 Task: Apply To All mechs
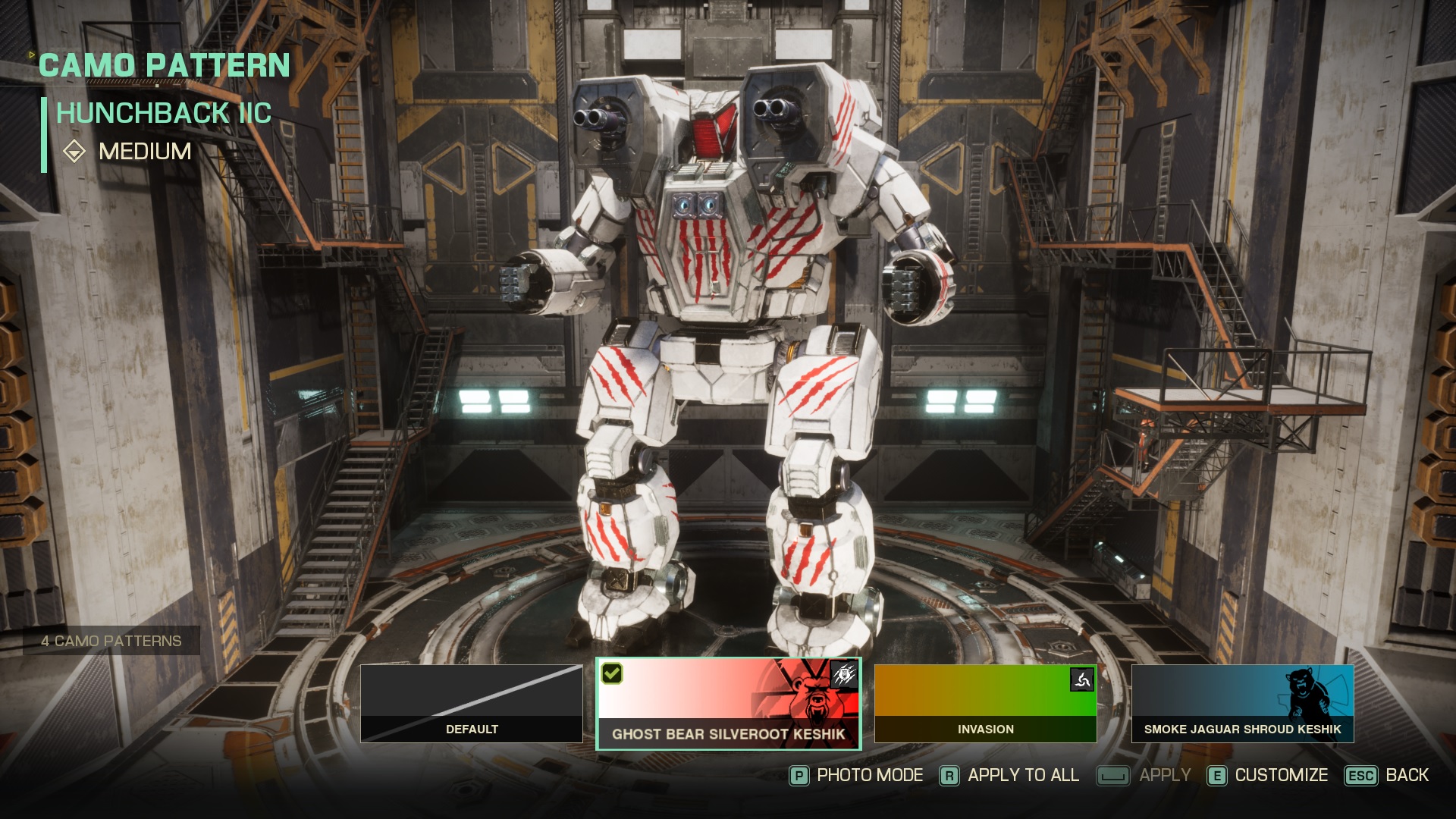(1010, 775)
